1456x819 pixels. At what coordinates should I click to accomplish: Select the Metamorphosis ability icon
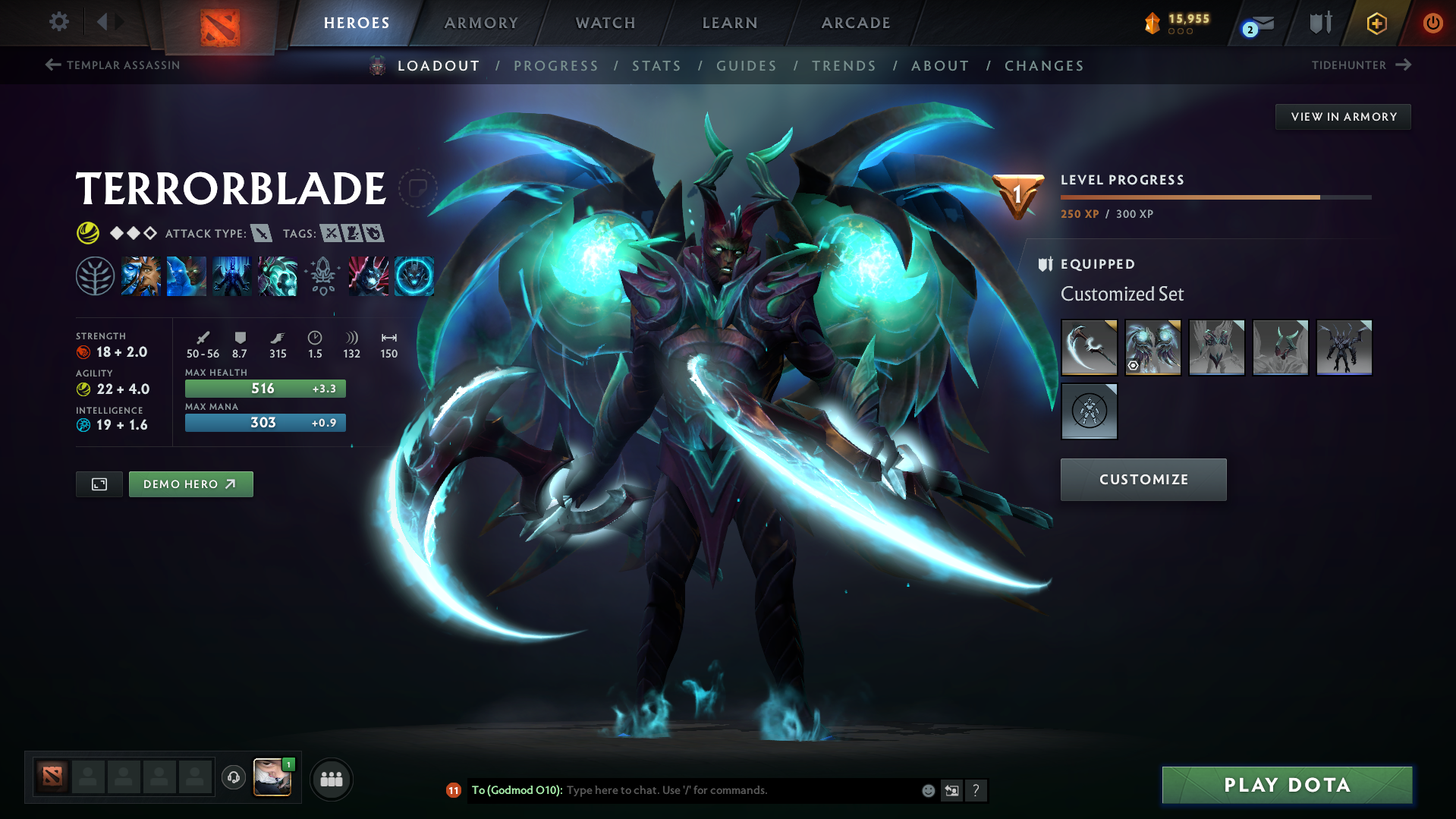click(232, 275)
